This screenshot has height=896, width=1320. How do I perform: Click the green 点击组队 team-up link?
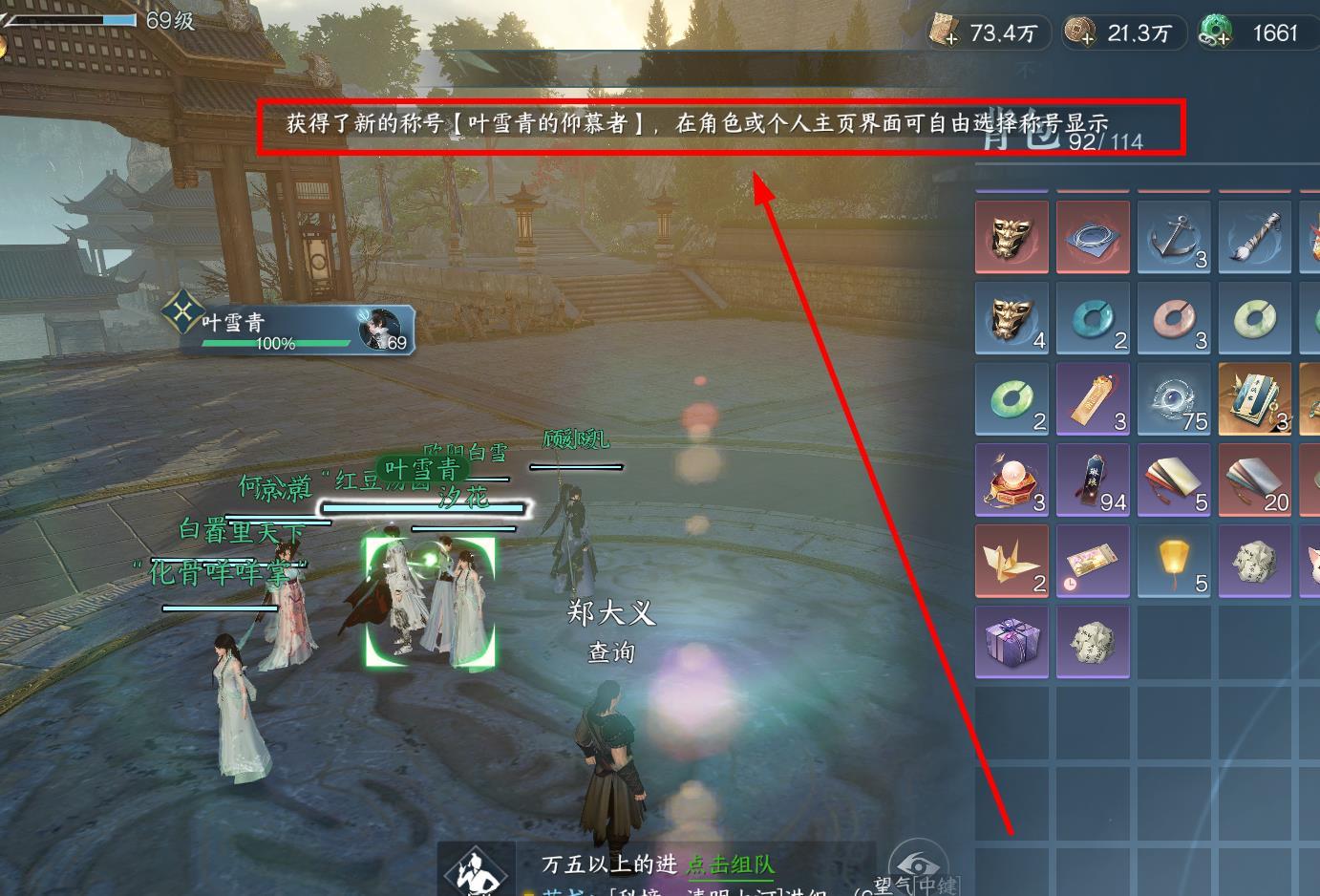(731, 864)
